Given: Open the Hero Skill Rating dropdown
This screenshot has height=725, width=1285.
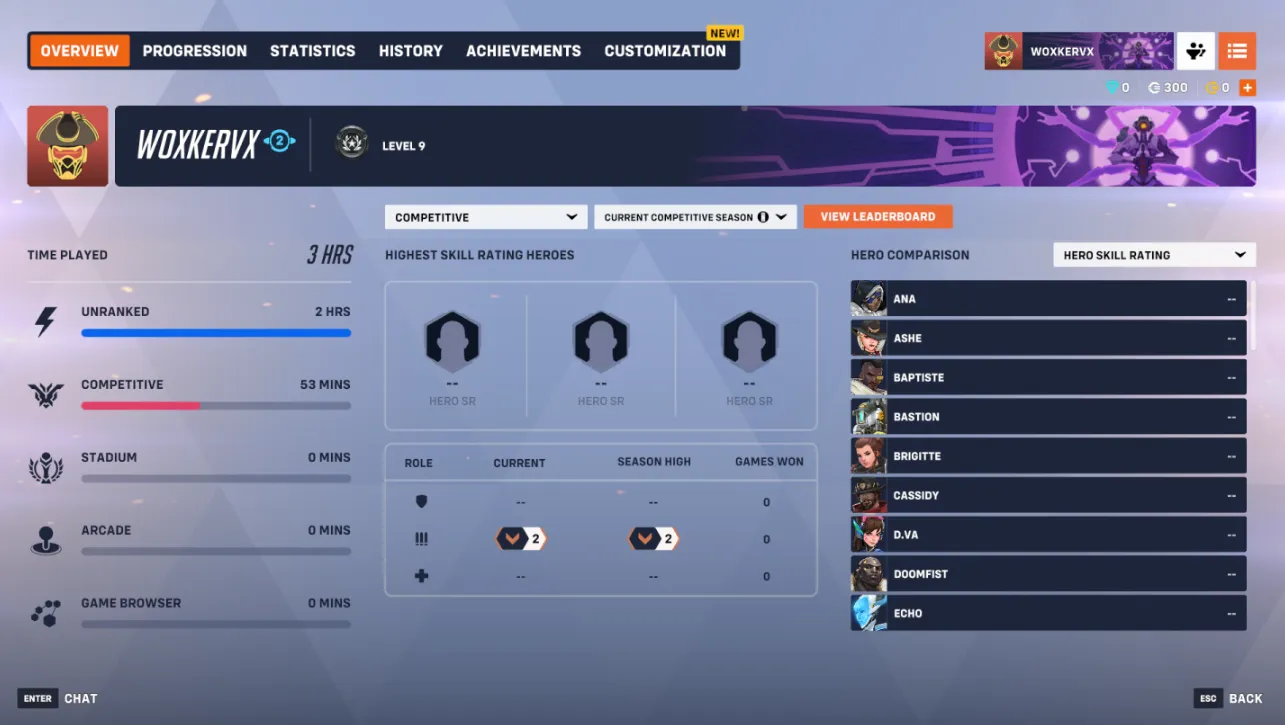Looking at the screenshot, I should tap(1154, 254).
